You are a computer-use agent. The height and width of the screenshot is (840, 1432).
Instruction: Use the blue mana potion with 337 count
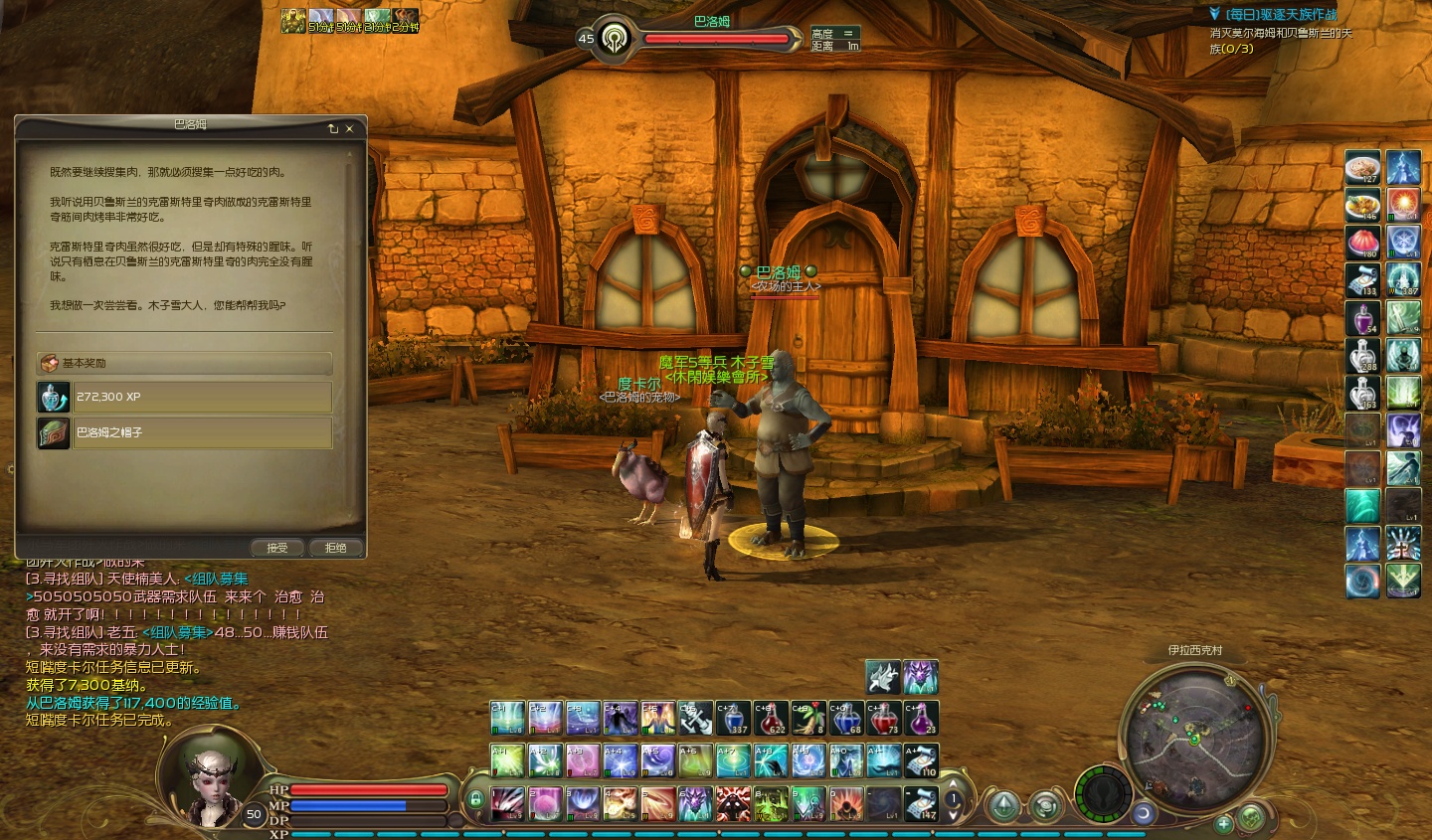coord(733,718)
